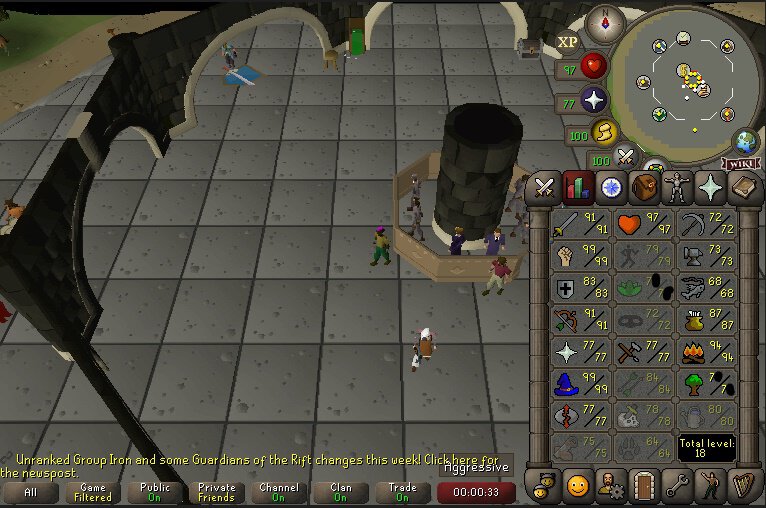Select the Game Filtered chat button
This screenshot has height=508, width=766.
[93, 492]
